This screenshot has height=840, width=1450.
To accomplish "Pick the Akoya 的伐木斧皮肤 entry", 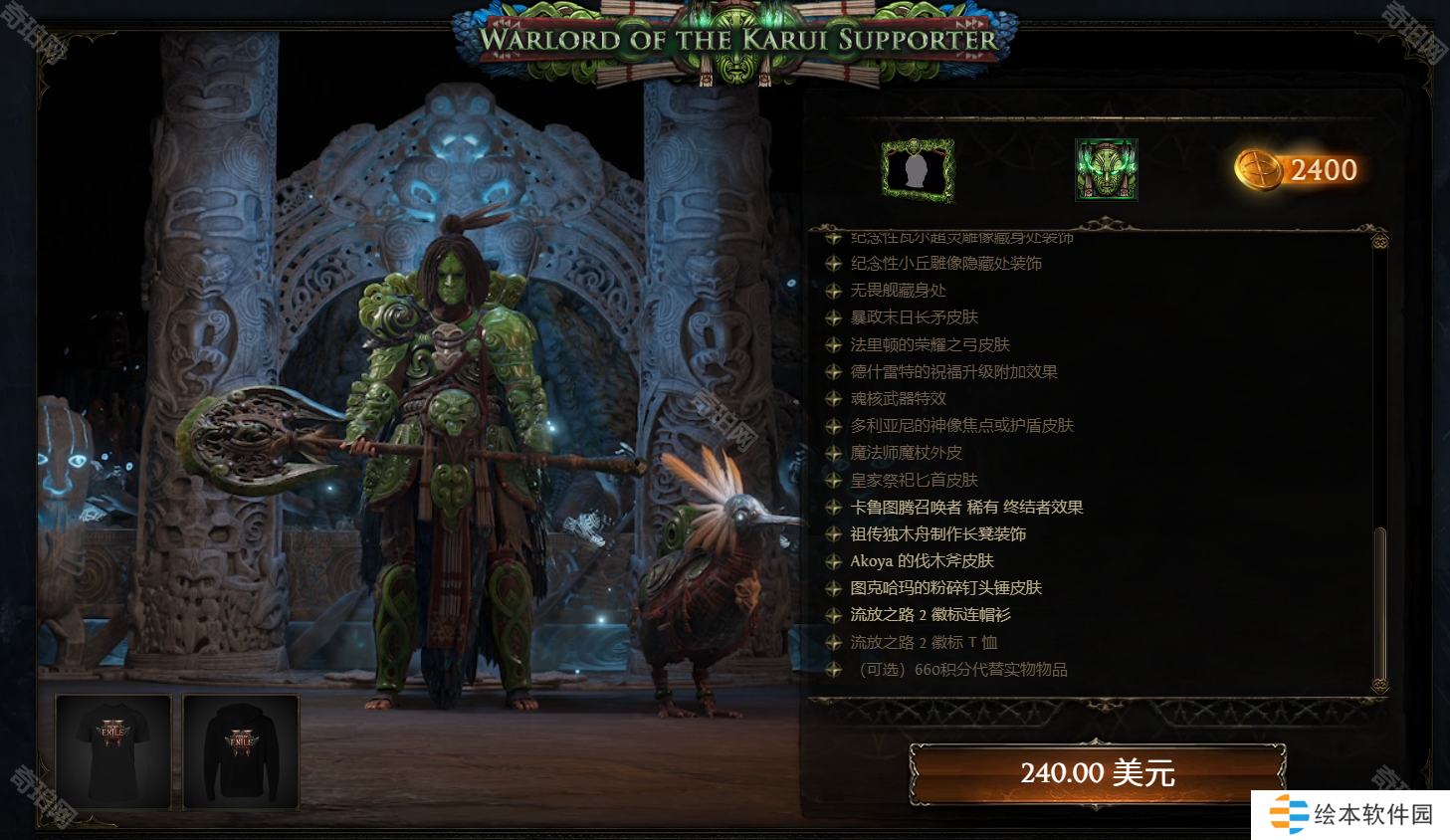I will tap(922, 561).
